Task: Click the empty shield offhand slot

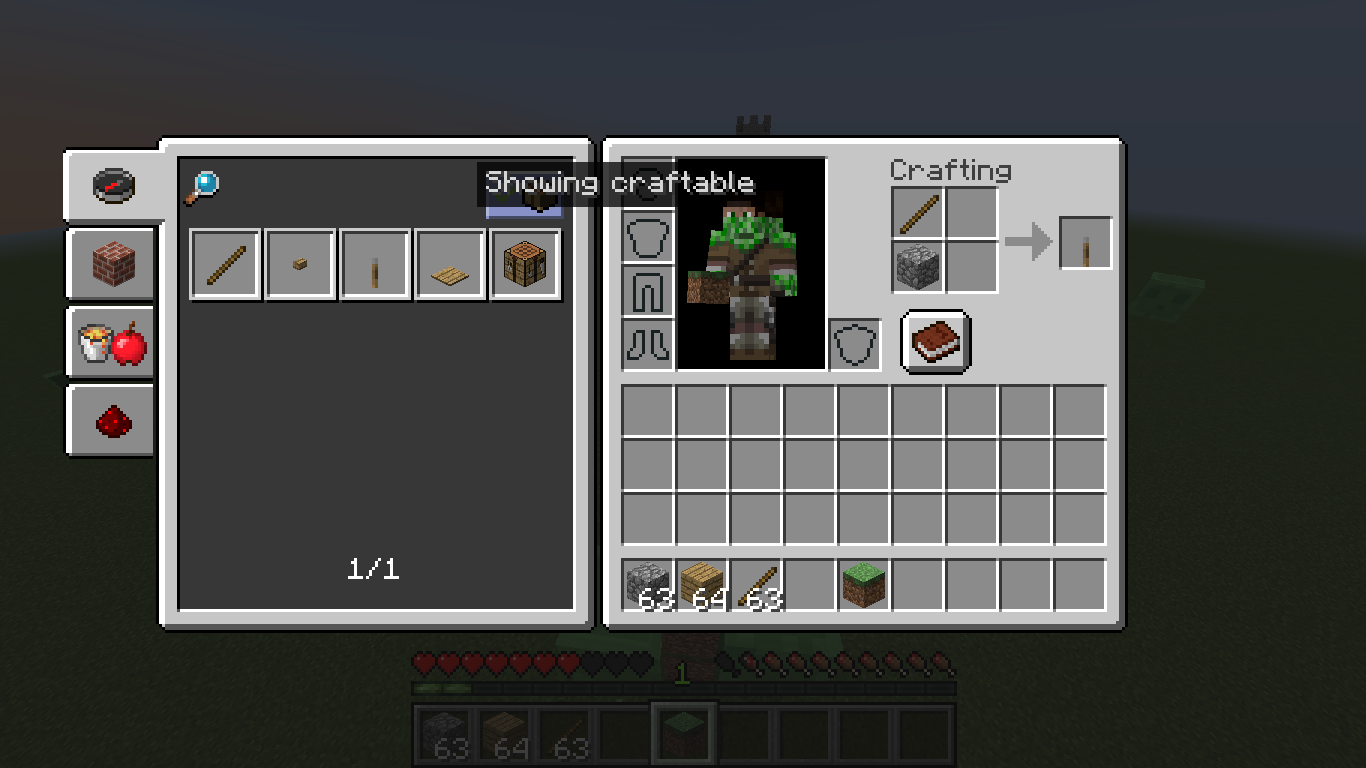Action: coord(855,343)
